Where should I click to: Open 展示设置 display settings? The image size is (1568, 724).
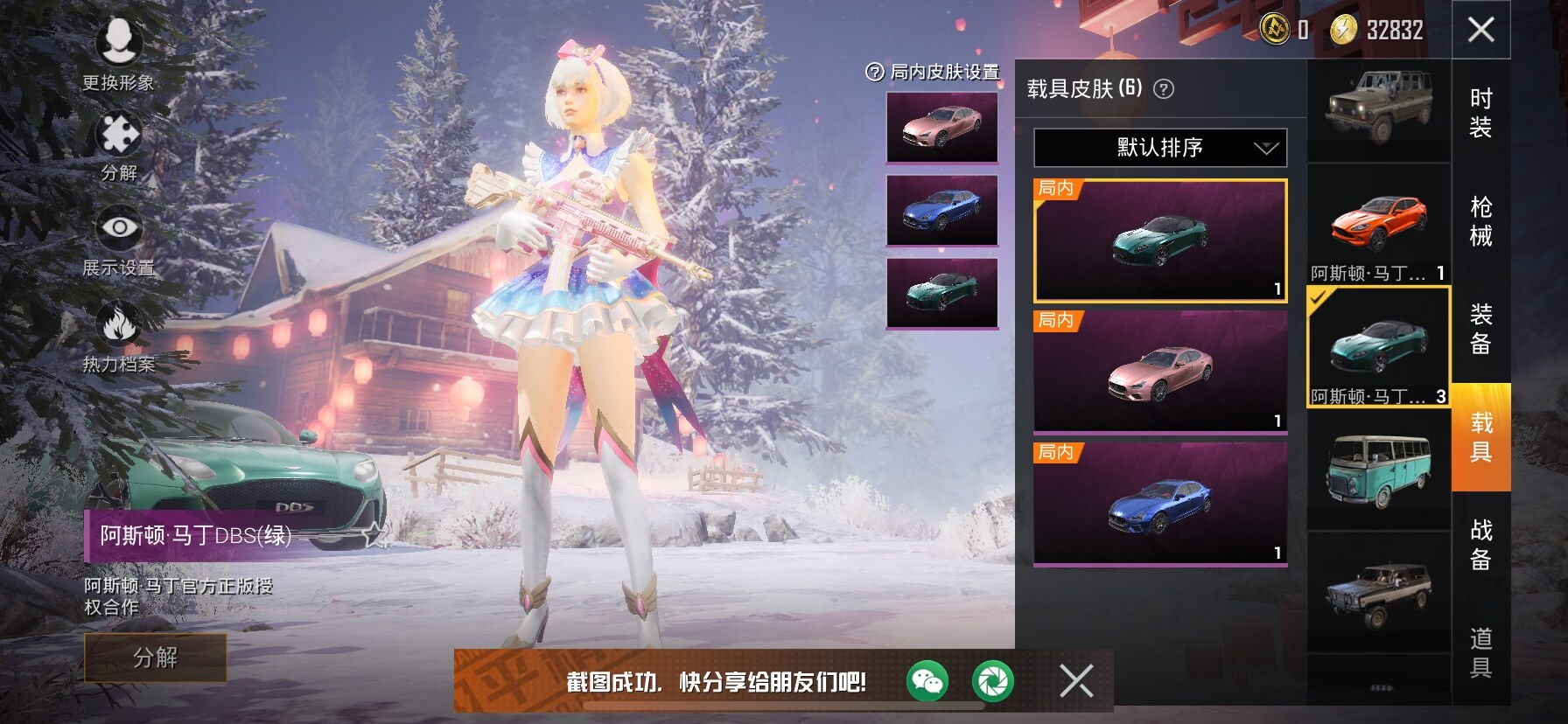pos(119,242)
